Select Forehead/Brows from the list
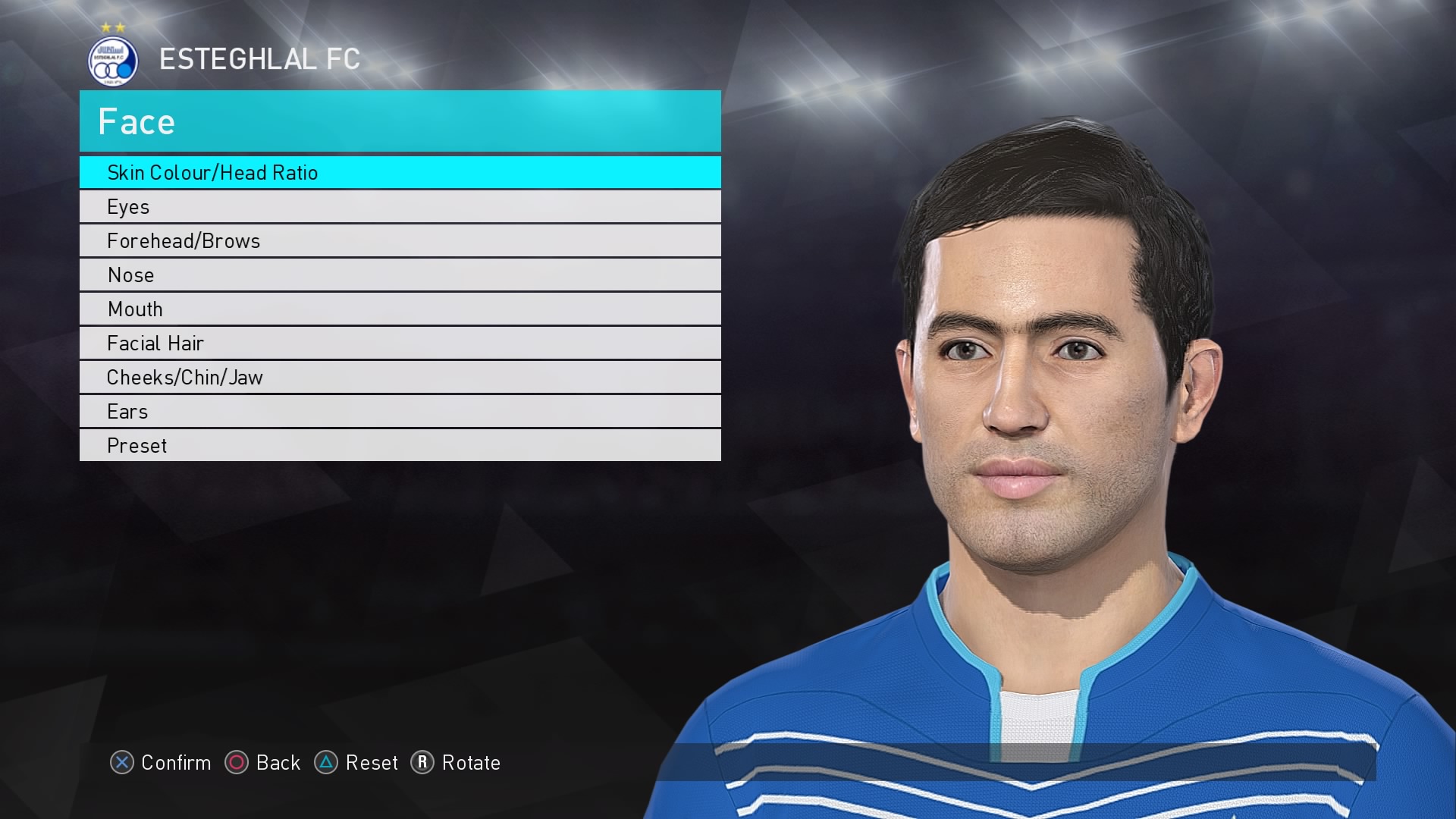This screenshot has width=1456, height=819. 182,240
